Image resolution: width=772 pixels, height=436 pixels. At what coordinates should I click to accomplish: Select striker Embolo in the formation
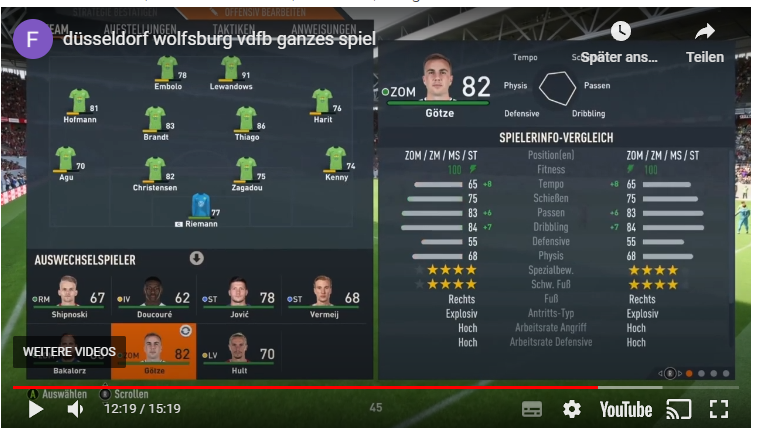click(x=167, y=72)
